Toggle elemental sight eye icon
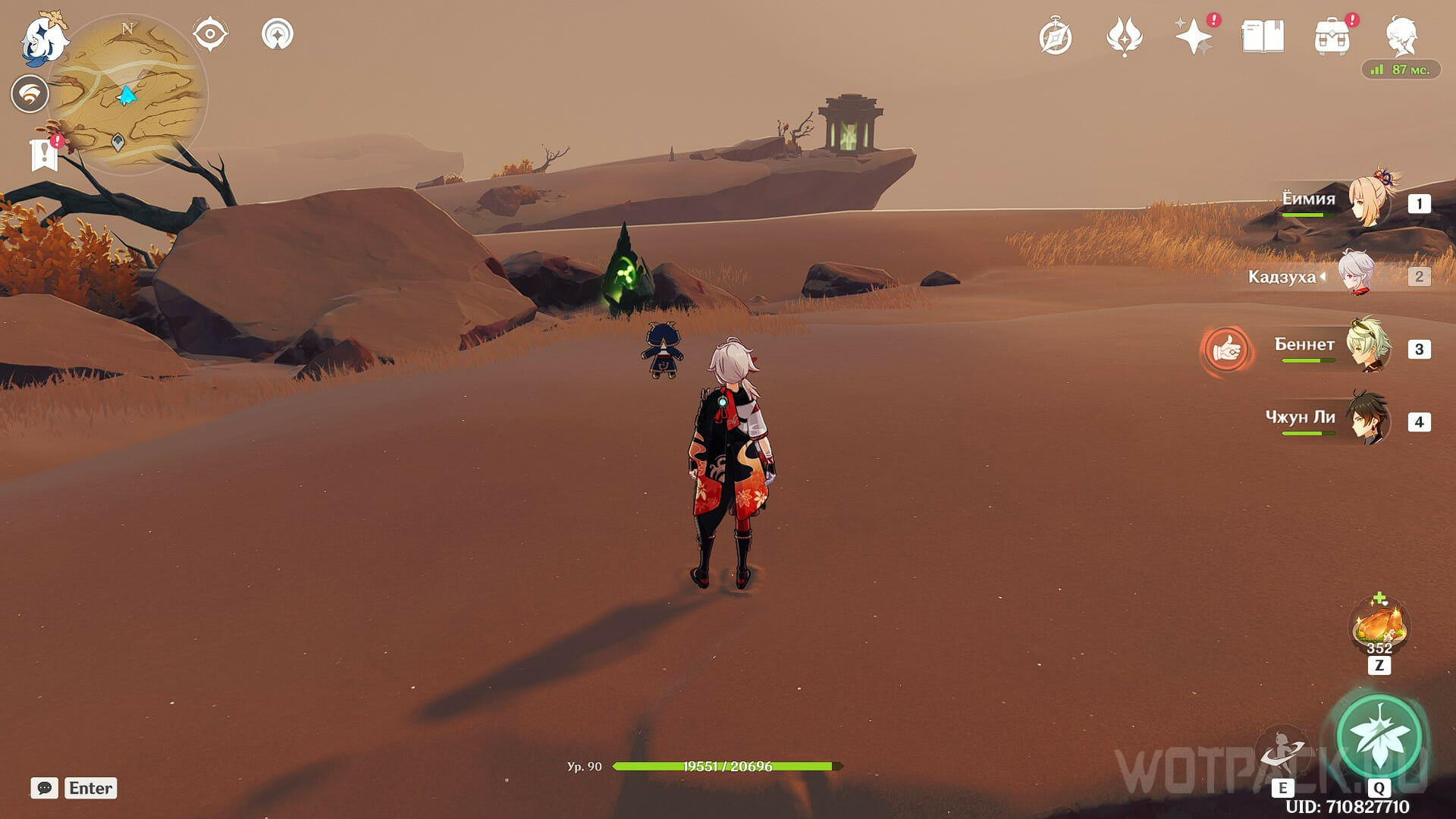The height and width of the screenshot is (819, 1456). tap(210, 35)
